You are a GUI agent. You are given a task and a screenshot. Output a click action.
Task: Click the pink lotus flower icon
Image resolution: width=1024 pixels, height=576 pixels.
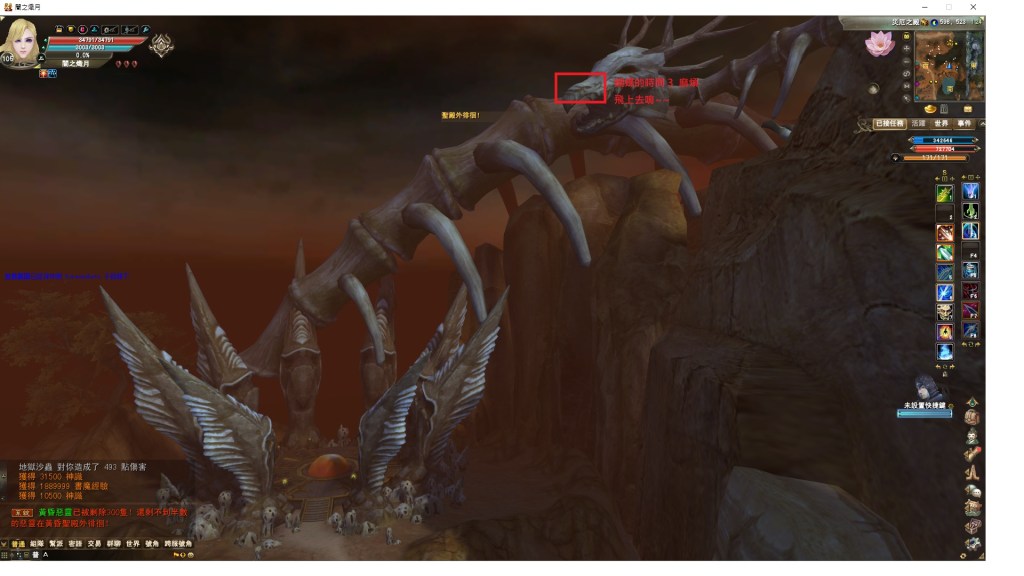coord(882,42)
